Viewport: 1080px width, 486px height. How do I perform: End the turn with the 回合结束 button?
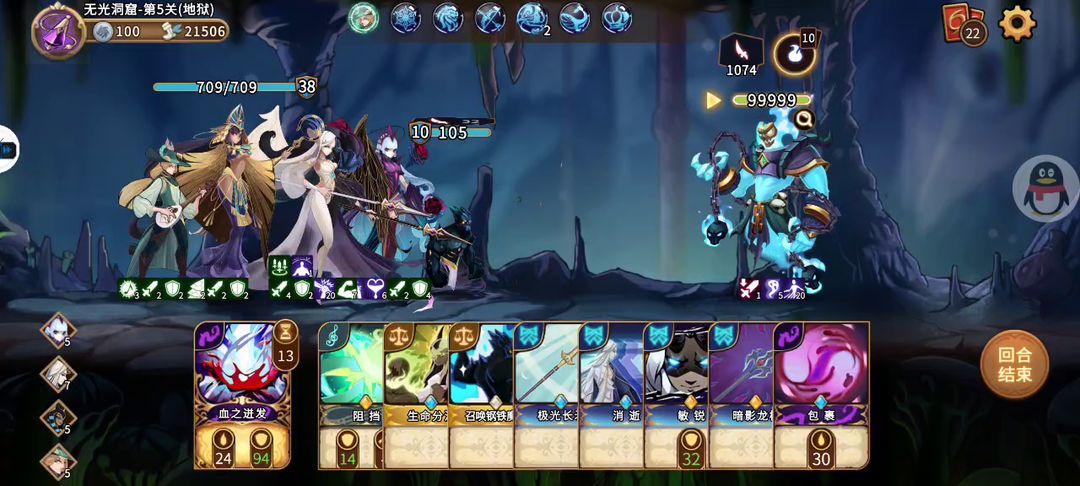[1014, 364]
